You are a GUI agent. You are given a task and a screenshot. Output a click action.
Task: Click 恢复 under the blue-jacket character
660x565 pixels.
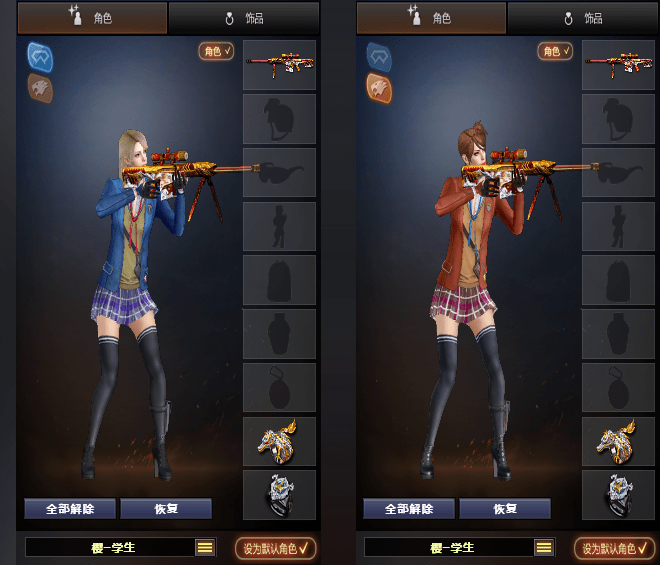click(166, 508)
